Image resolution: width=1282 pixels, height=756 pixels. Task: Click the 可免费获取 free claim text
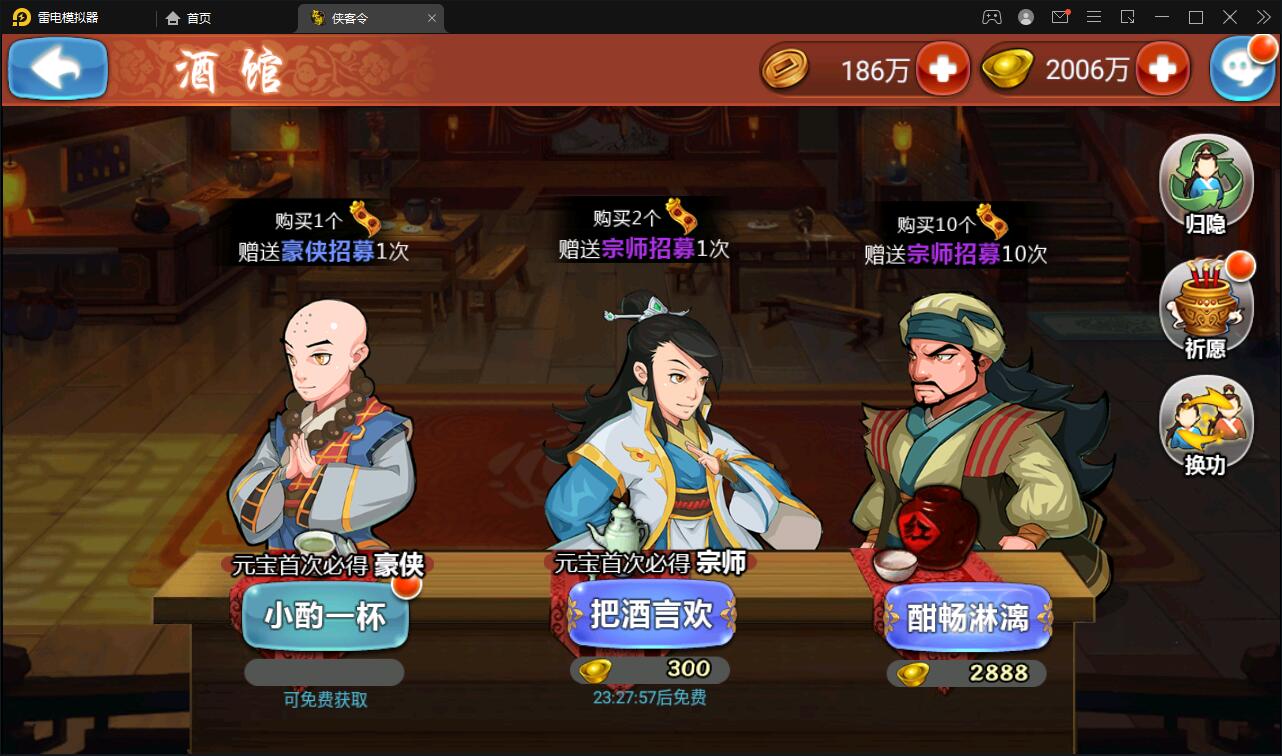coord(323,700)
